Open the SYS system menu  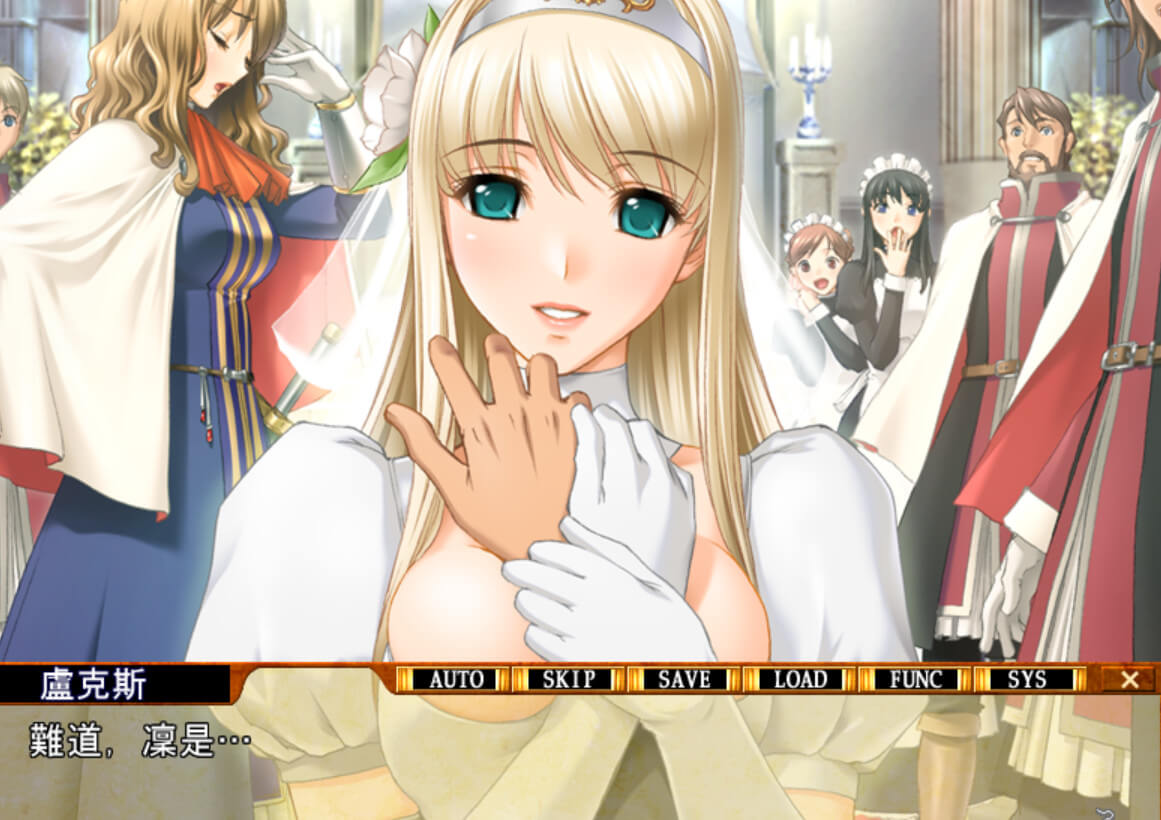tap(1028, 680)
